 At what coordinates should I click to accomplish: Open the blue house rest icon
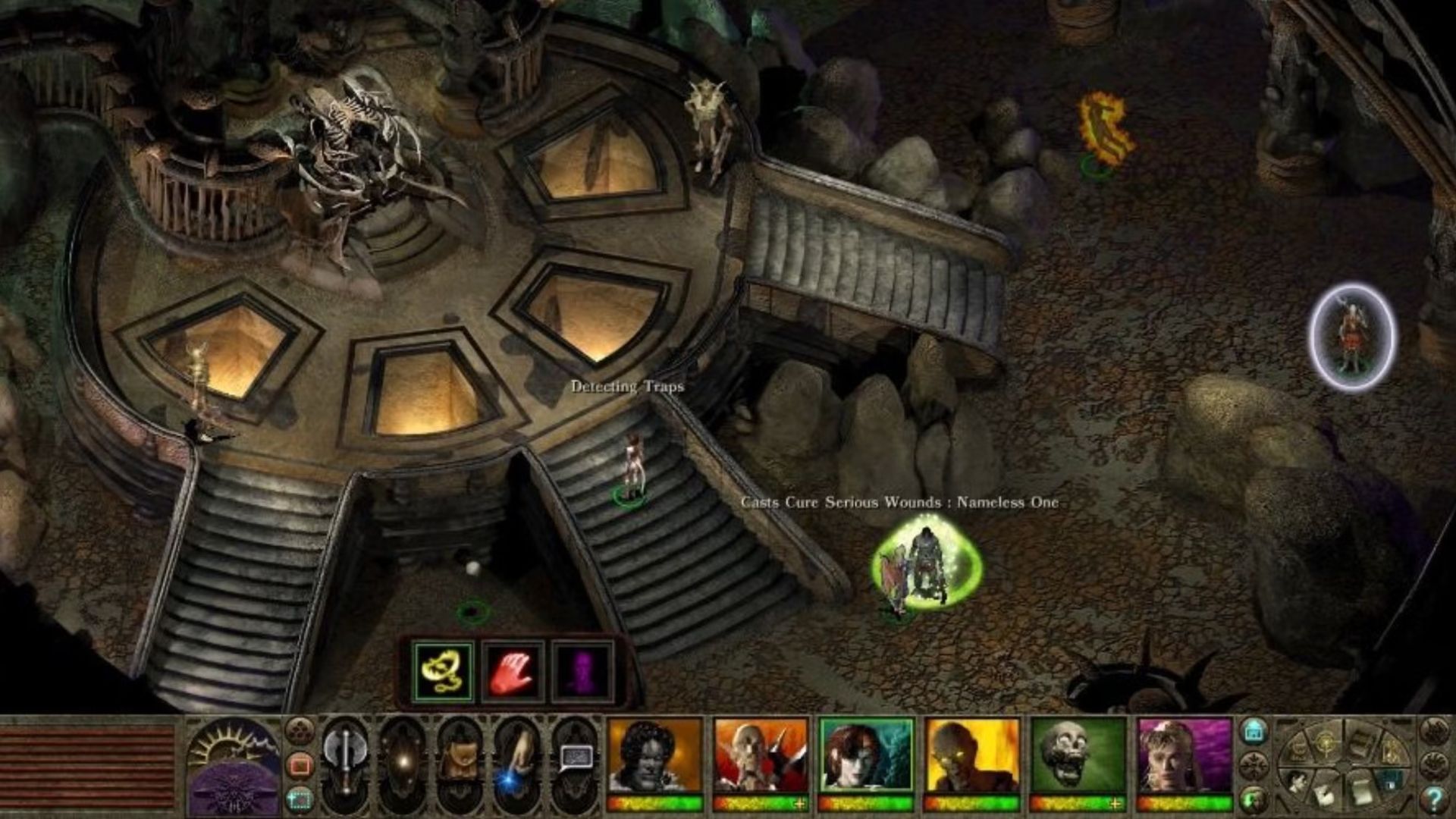click(x=1254, y=730)
